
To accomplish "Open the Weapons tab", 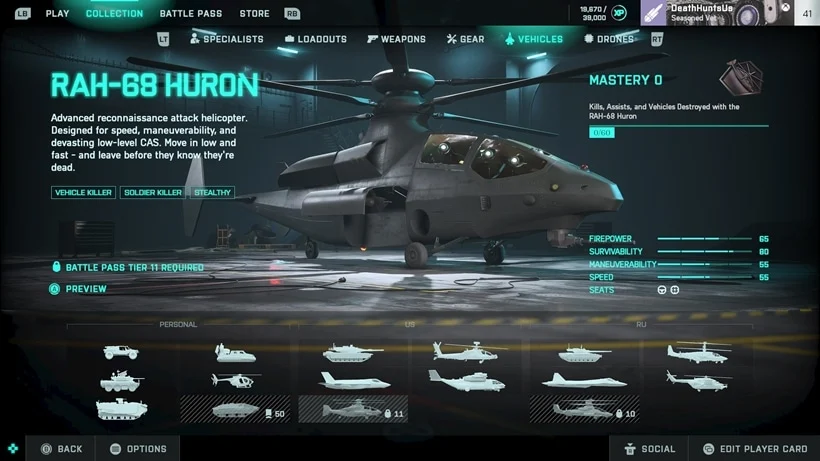I will pyautogui.click(x=396, y=39).
